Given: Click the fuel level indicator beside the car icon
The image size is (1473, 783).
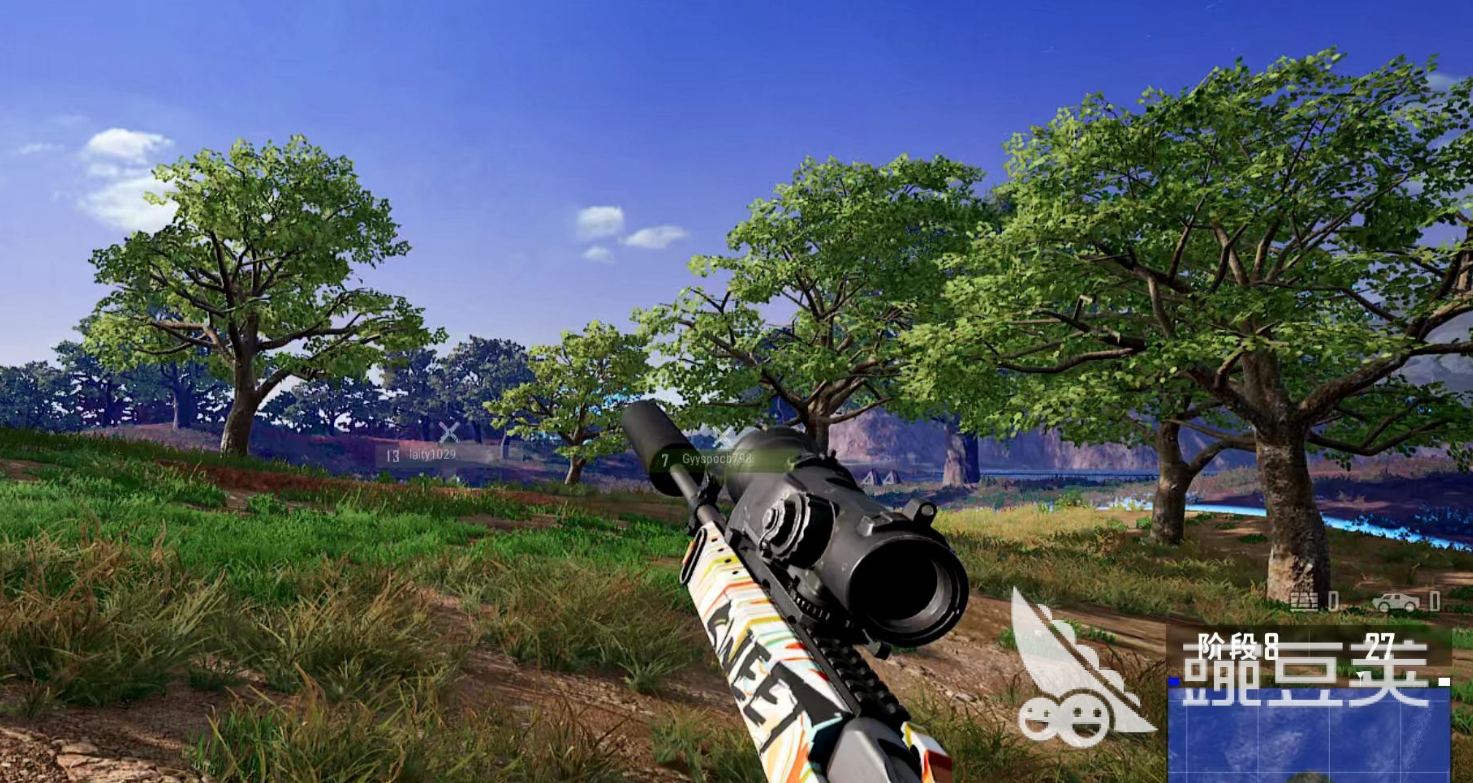Looking at the screenshot, I should [x=1435, y=600].
